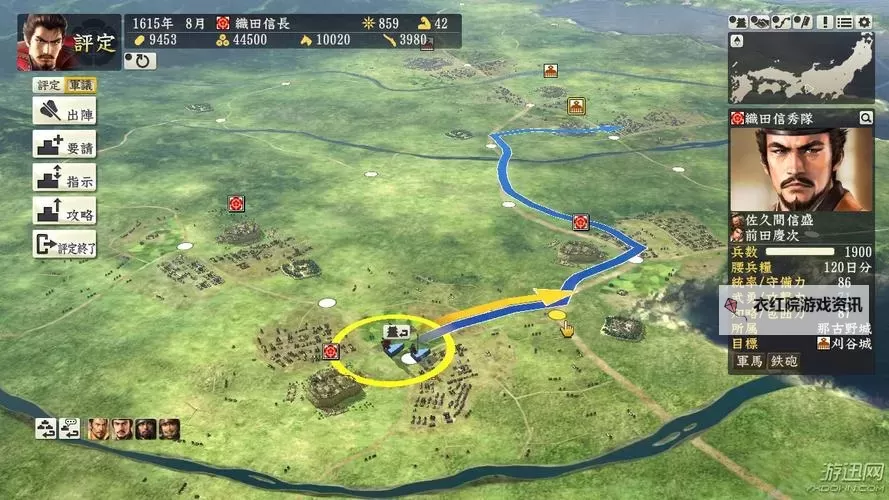Select the 鉄砲 firearms tag

(x=781, y=361)
